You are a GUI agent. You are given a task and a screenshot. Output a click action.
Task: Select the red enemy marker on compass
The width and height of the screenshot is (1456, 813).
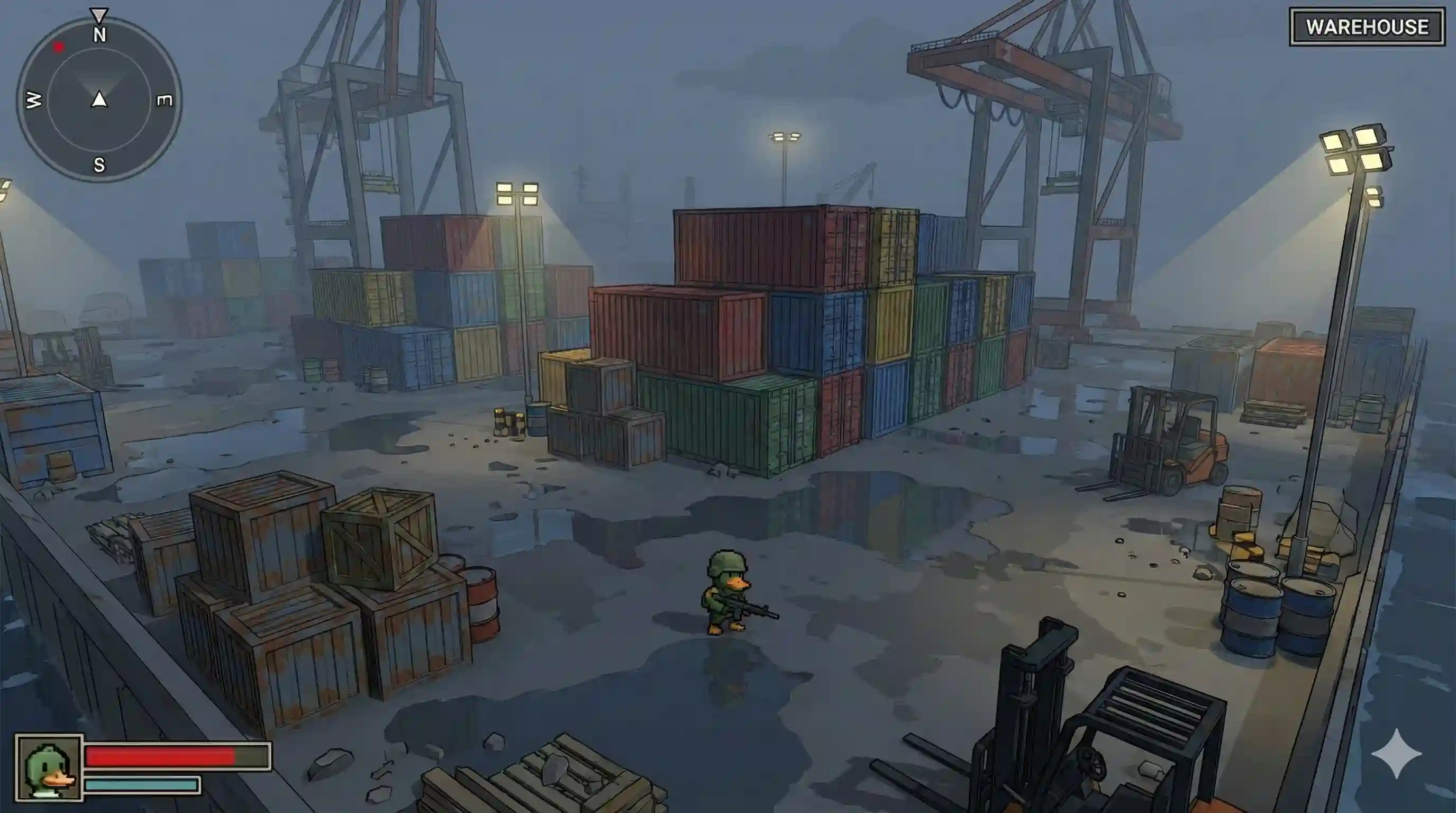pyautogui.click(x=59, y=48)
